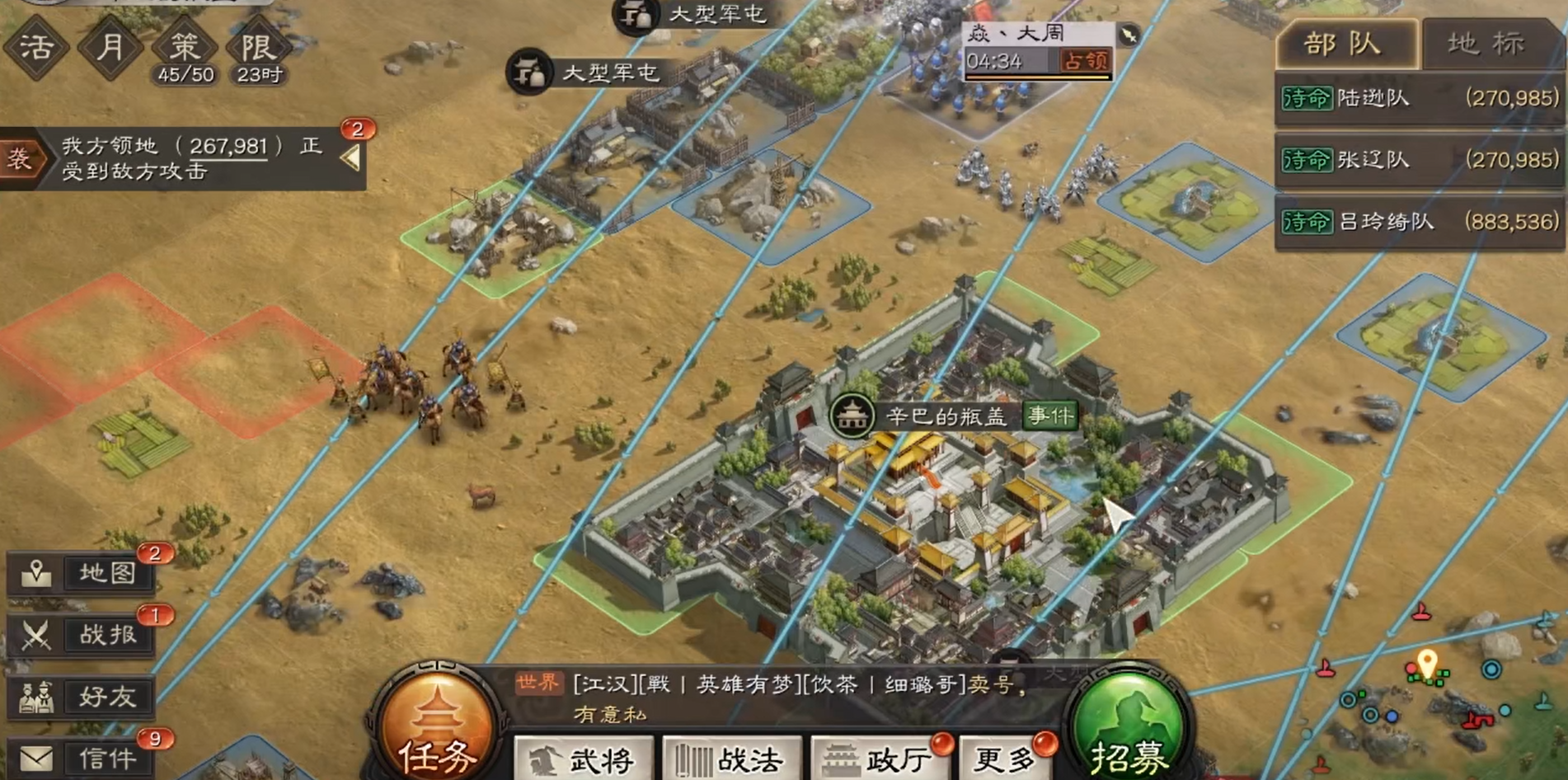Open the 事件 event tag on city
This screenshot has width=1568, height=780.
[1049, 416]
